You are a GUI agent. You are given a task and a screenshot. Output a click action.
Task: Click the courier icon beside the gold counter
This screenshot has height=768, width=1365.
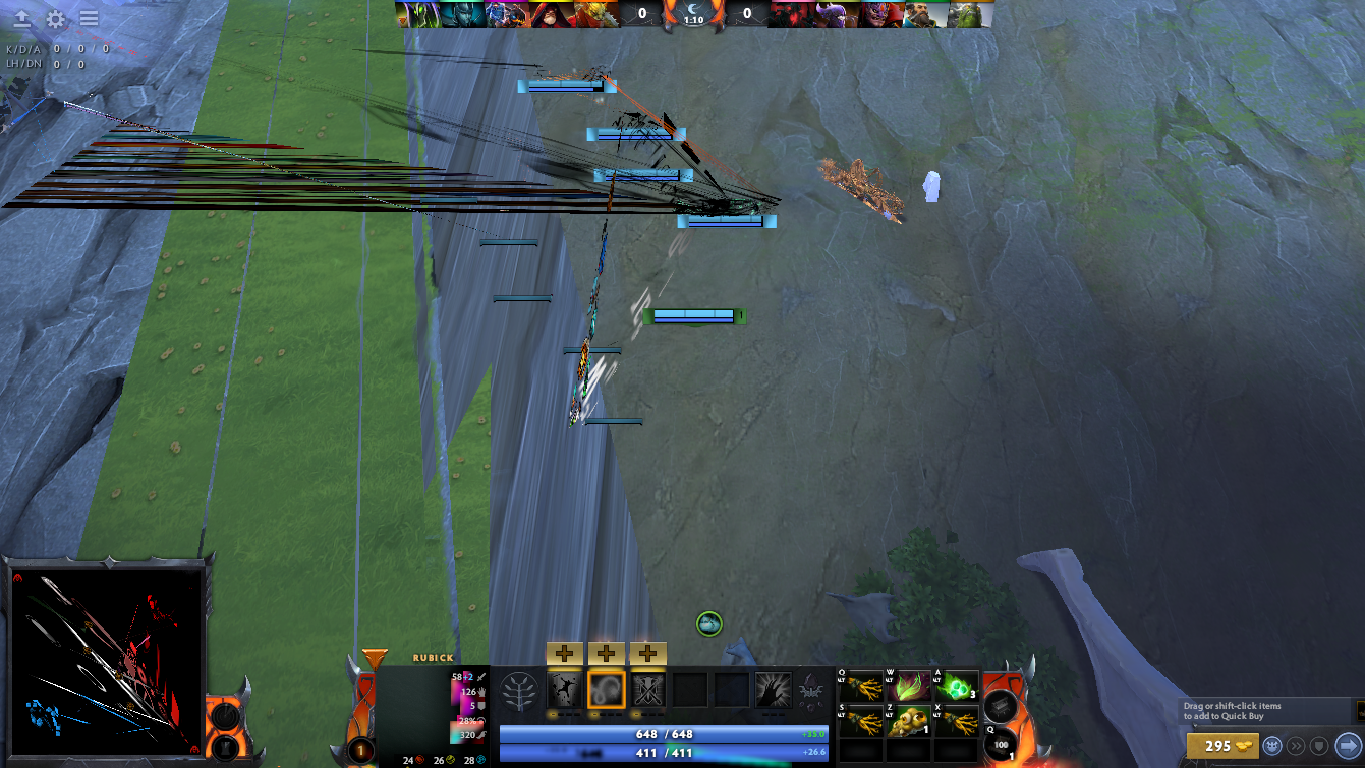click(1273, 747)
